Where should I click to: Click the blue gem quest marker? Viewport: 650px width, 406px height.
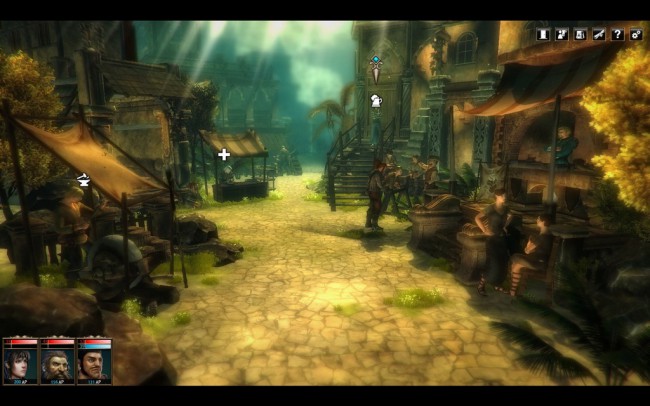pyautogui.click(x=376, y=66)
